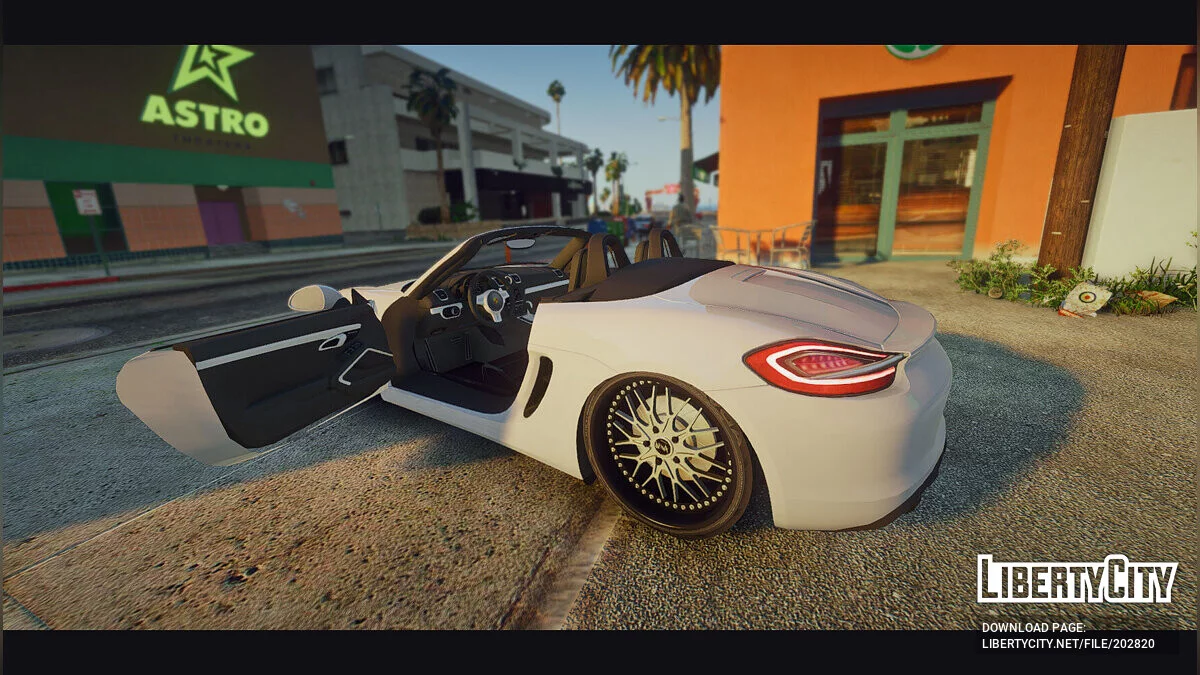Image resolution: width=1200 pixels, height=675 pixels.
Task: Open the libertycity.net/file/202820 download link
Action: coord(1068,644)
